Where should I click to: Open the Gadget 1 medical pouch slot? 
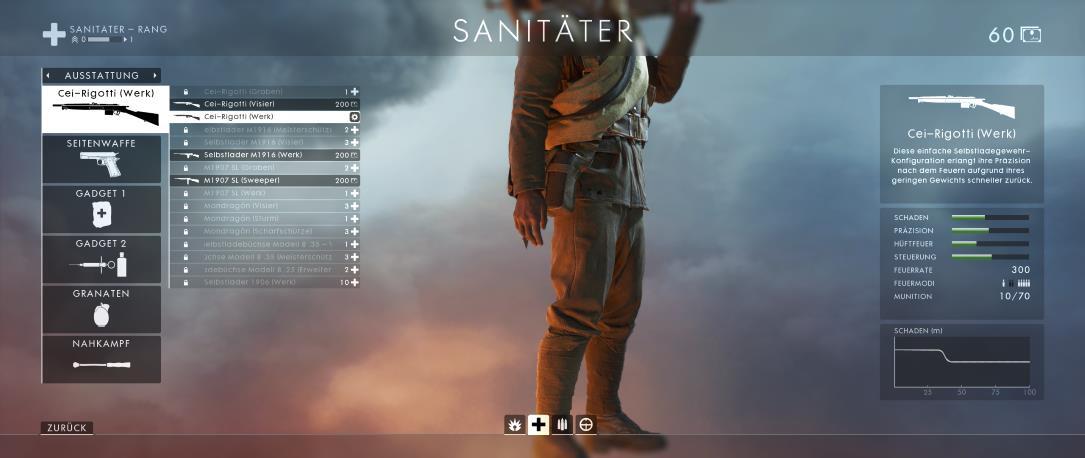click(101, 209)
